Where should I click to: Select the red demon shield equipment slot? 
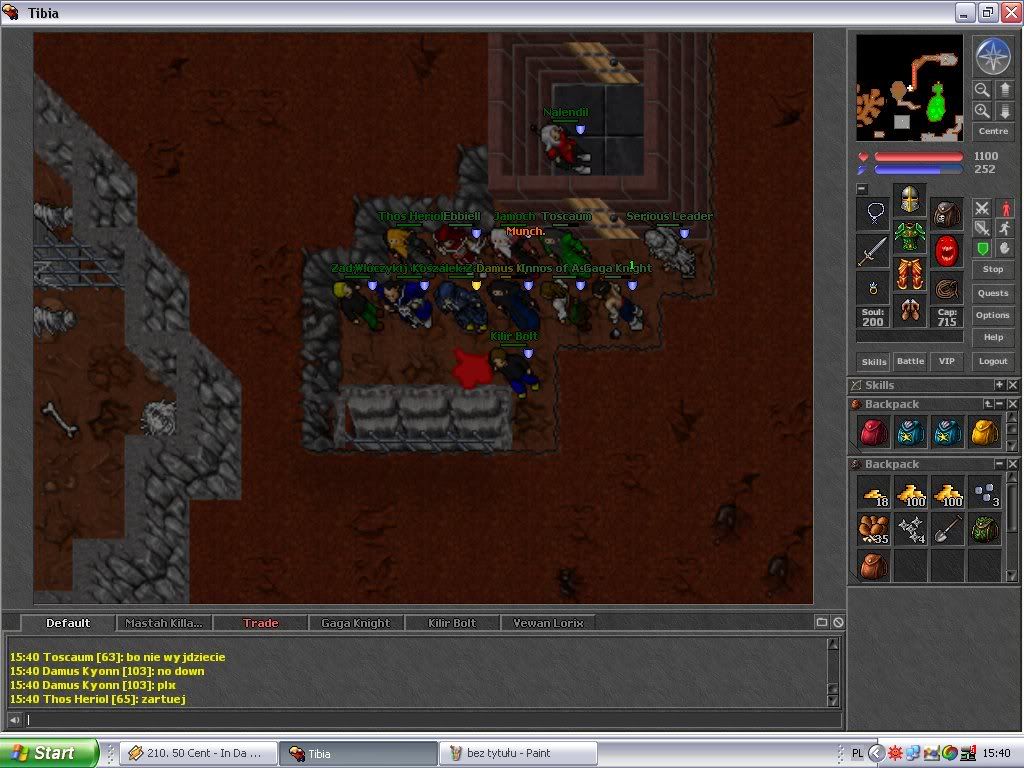coord(946,251)
